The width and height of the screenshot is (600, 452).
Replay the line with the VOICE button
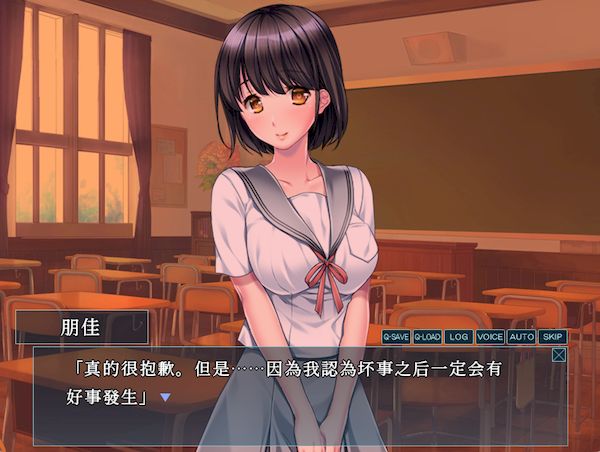490,337
